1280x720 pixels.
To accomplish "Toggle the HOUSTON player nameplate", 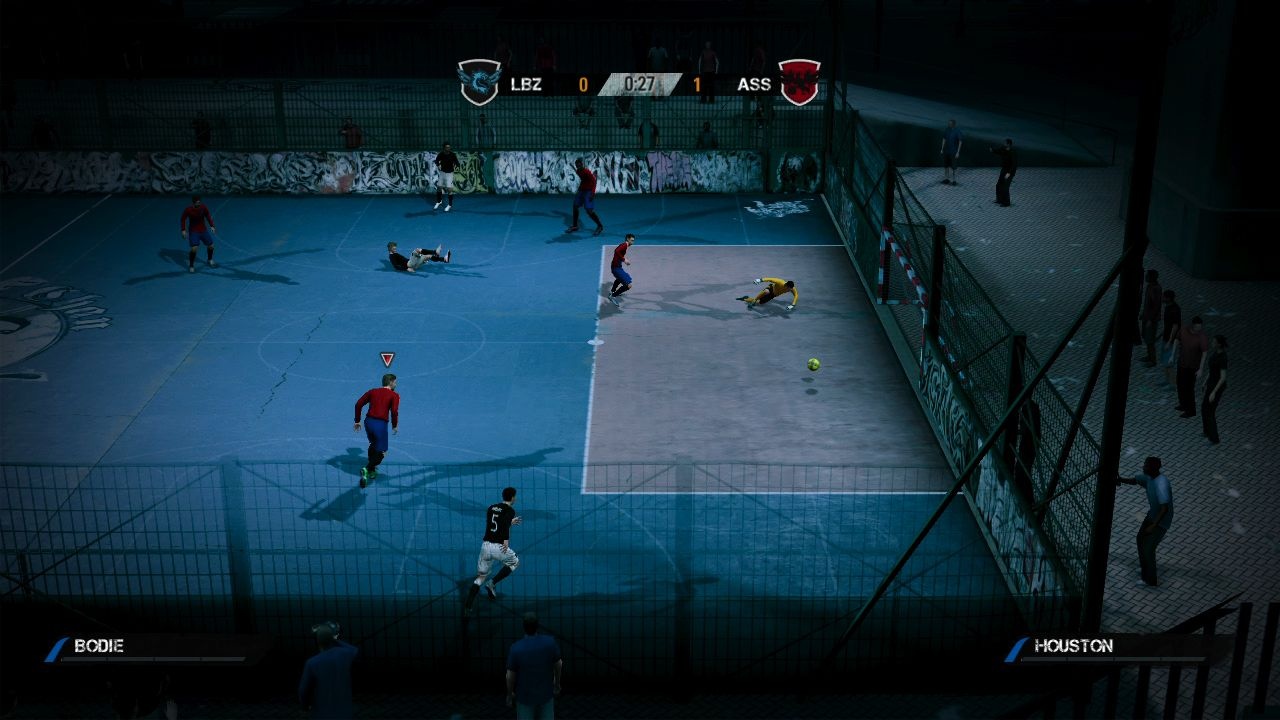I will pyautogui.click(x=1090, y=646).
